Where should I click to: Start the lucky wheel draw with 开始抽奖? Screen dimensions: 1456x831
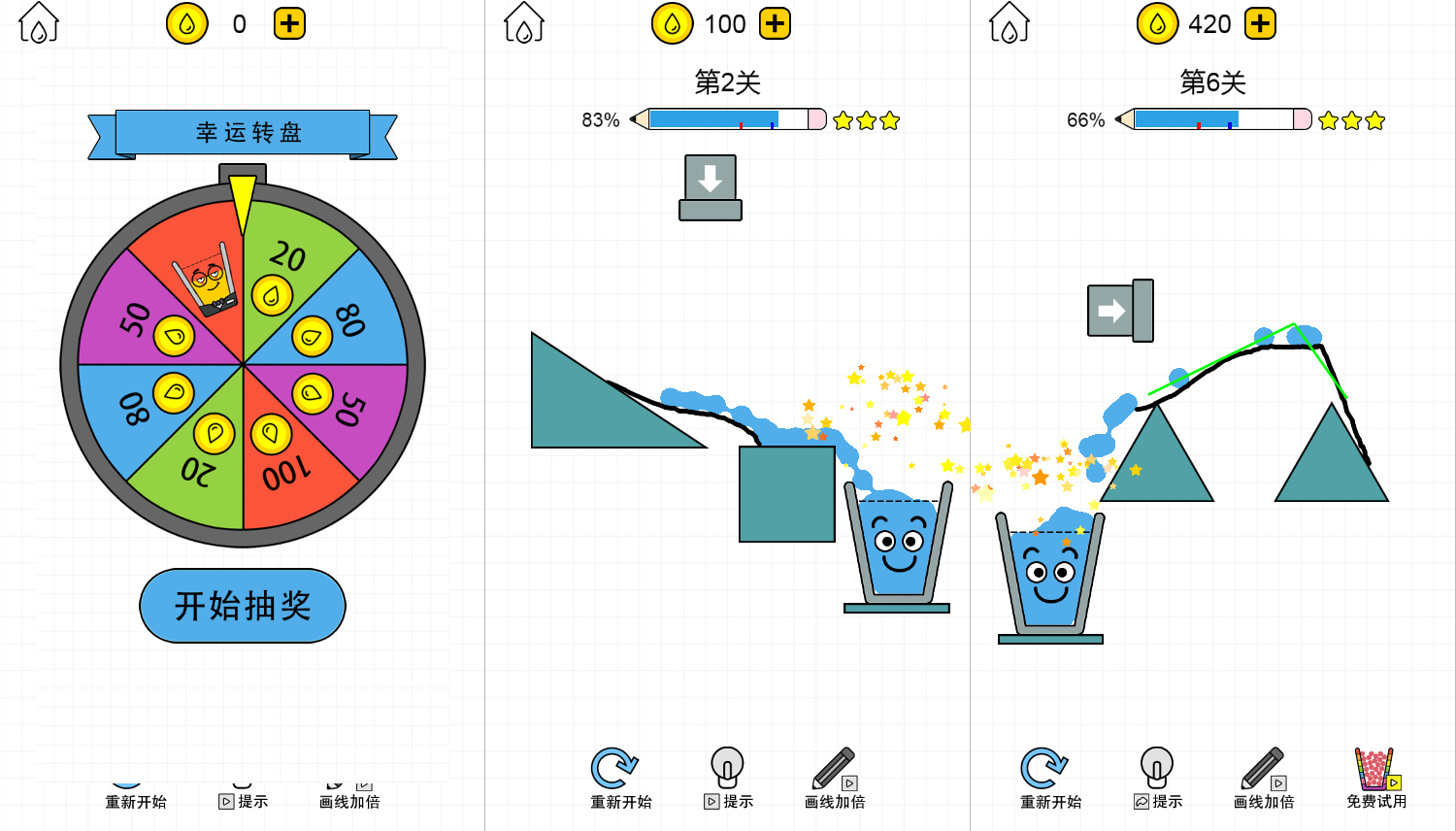tap(243, 606)
